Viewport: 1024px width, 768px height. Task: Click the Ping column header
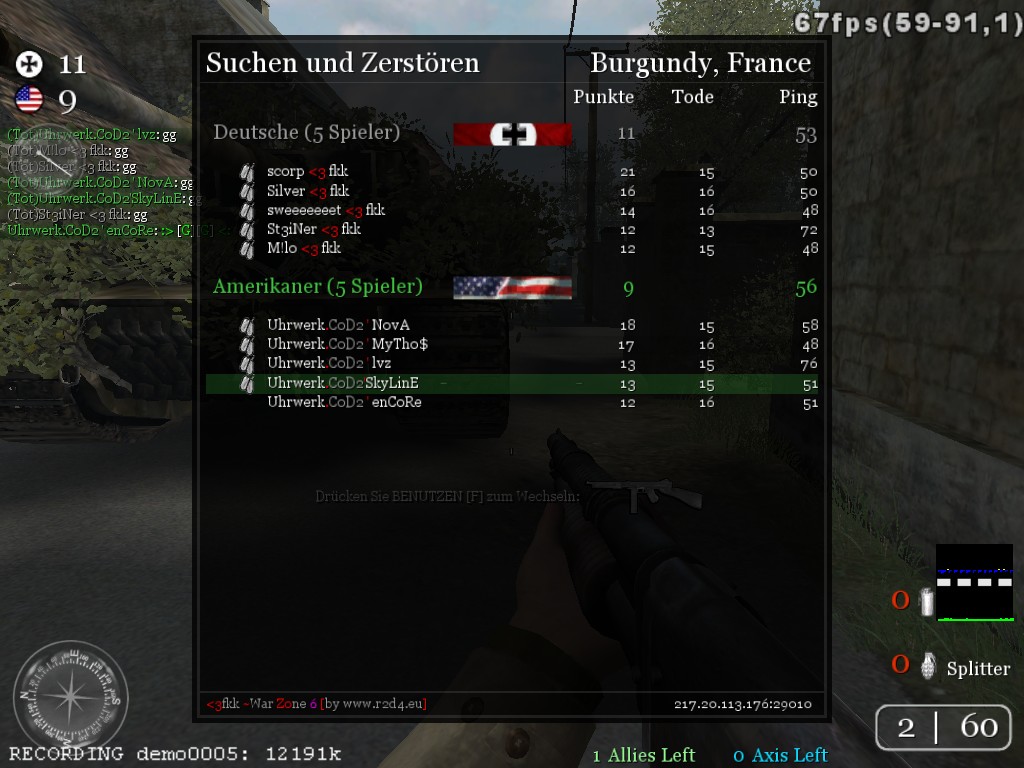point(798,97)
